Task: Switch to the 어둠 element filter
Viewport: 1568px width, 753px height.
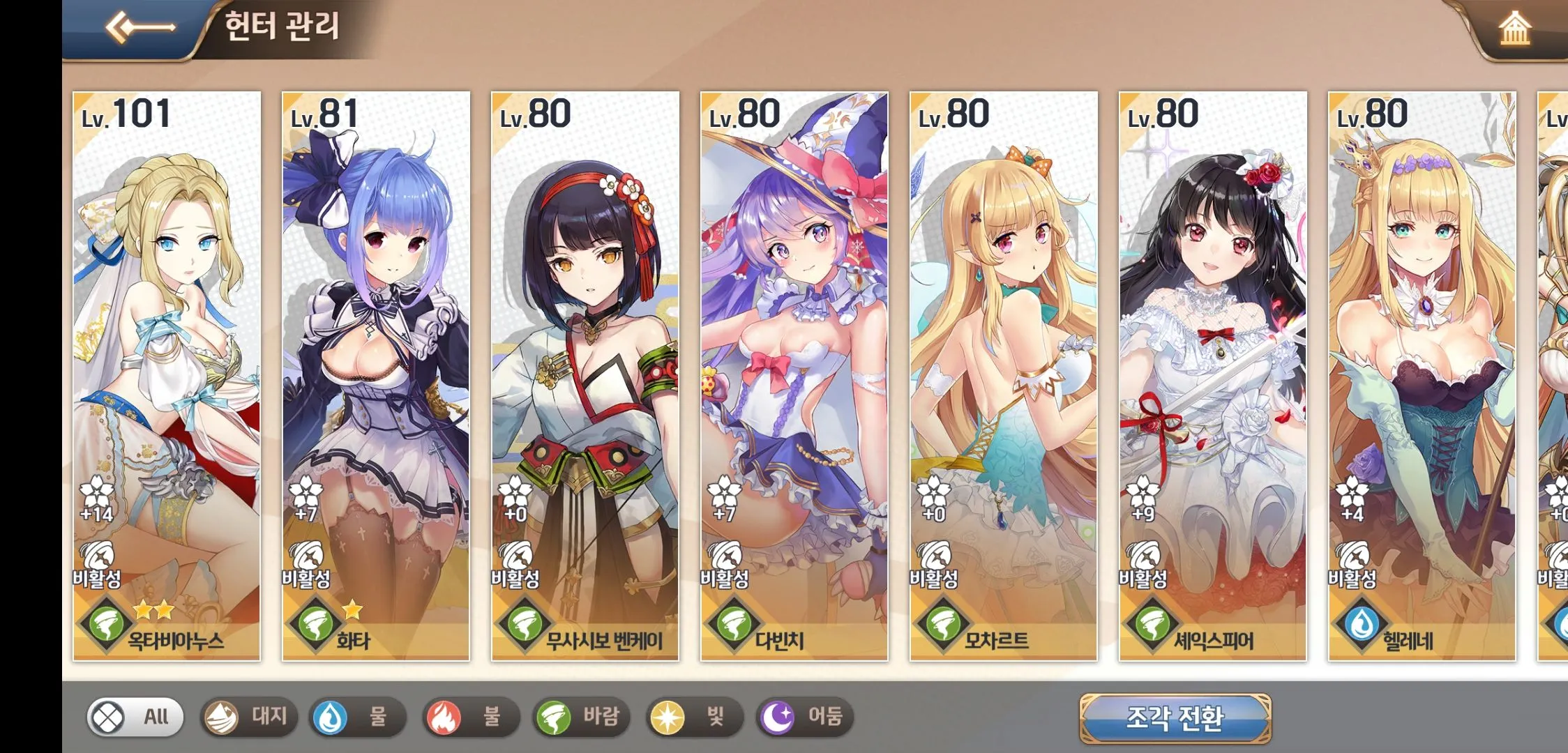Action: pyautogui.click(x=805, y=717)
